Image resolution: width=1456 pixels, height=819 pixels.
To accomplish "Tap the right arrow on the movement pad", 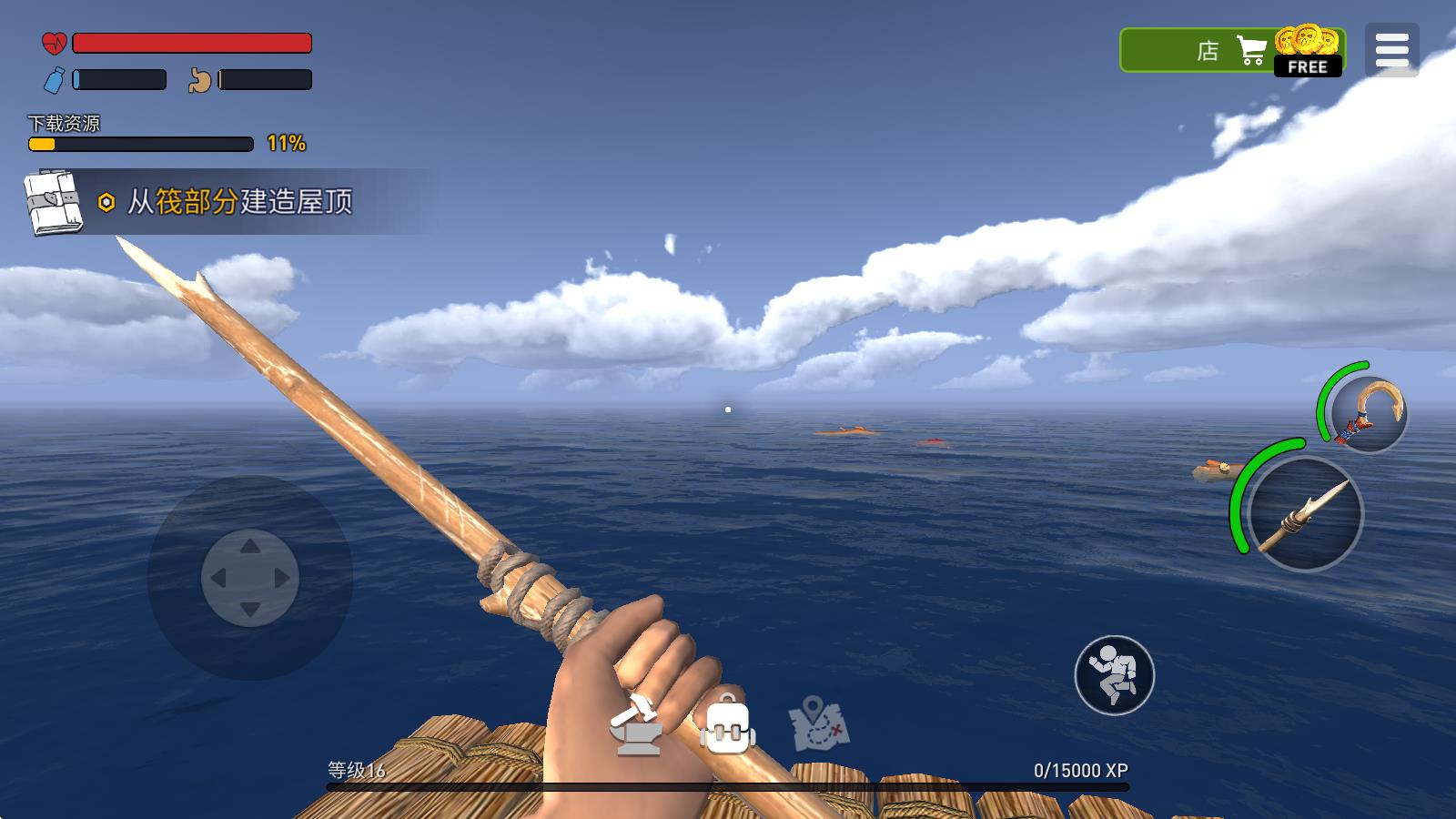I will [x=282, y=578].
